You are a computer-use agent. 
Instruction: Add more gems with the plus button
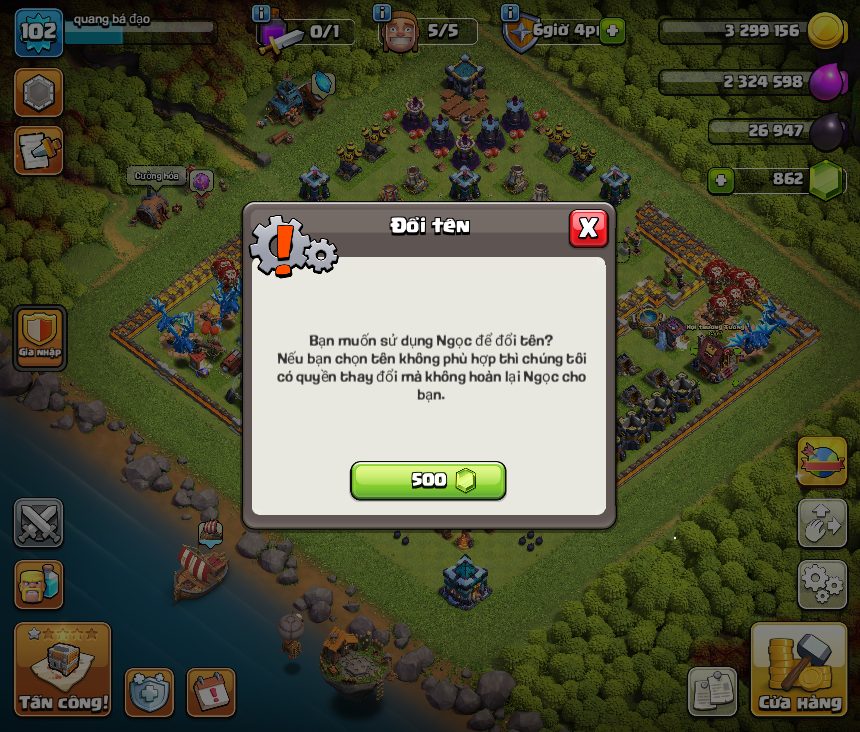pos(720,181)
